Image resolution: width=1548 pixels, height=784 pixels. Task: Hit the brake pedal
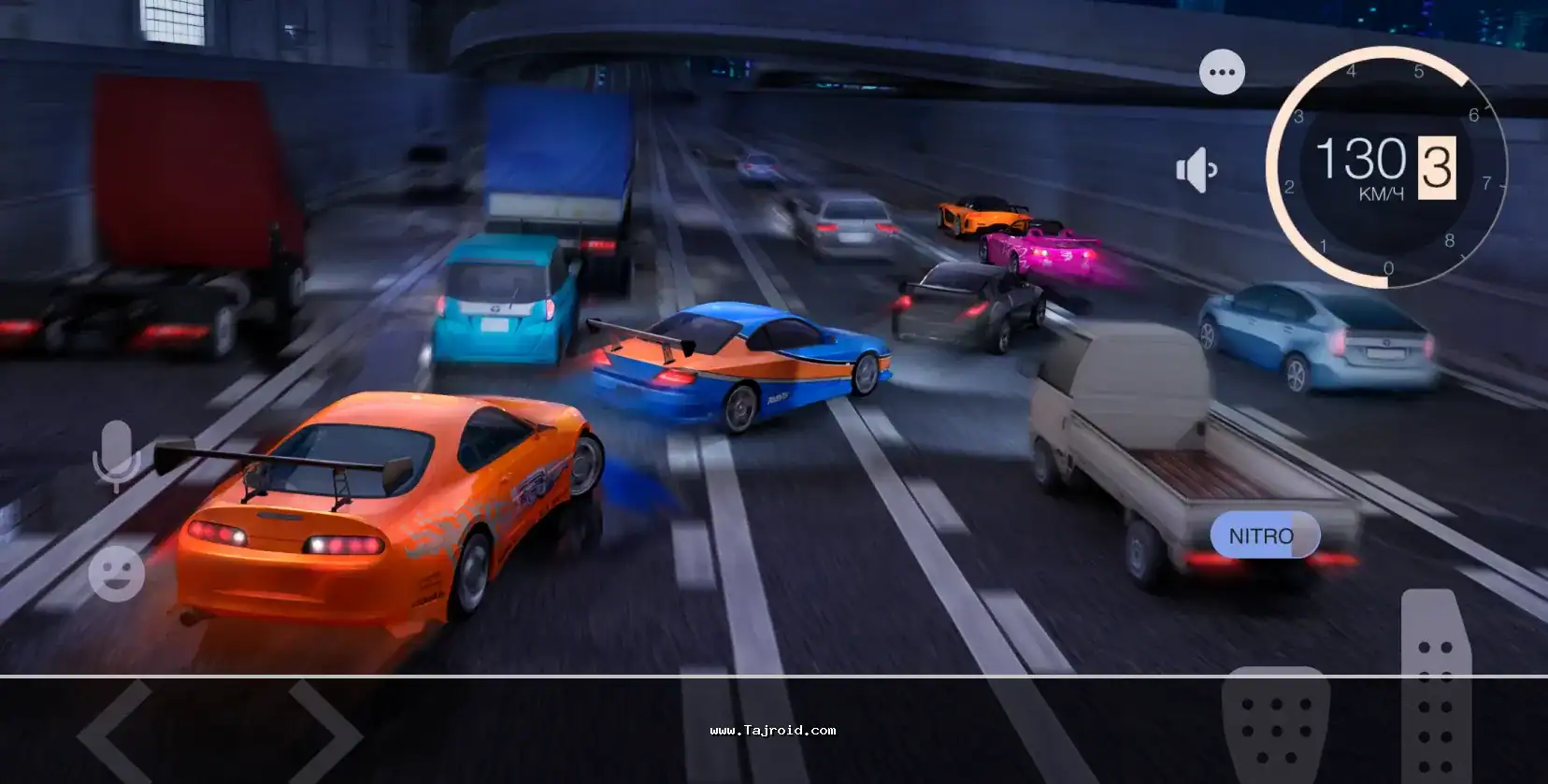[1275, 724]
